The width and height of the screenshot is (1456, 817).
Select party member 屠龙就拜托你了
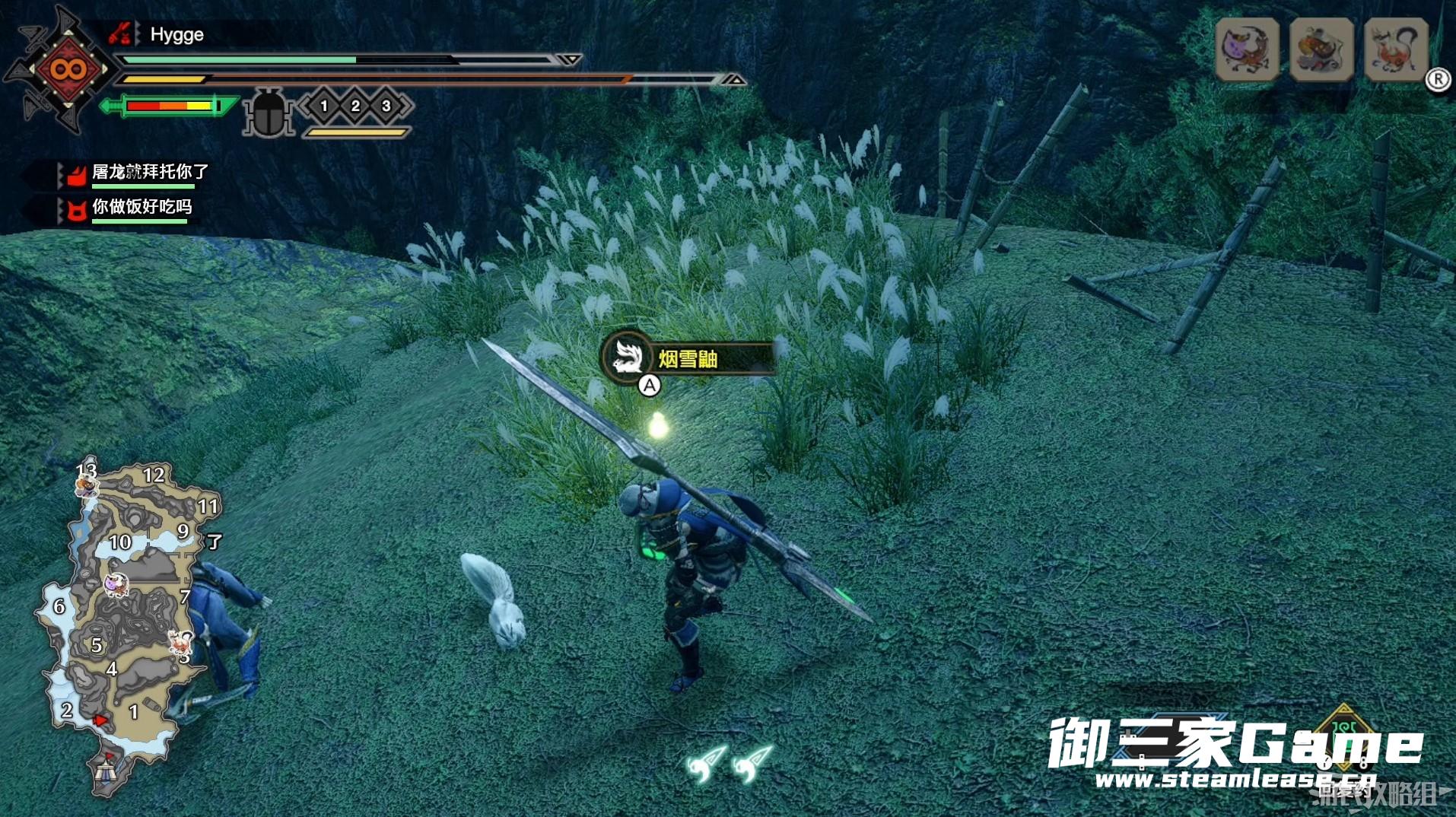tap(149, 172)
